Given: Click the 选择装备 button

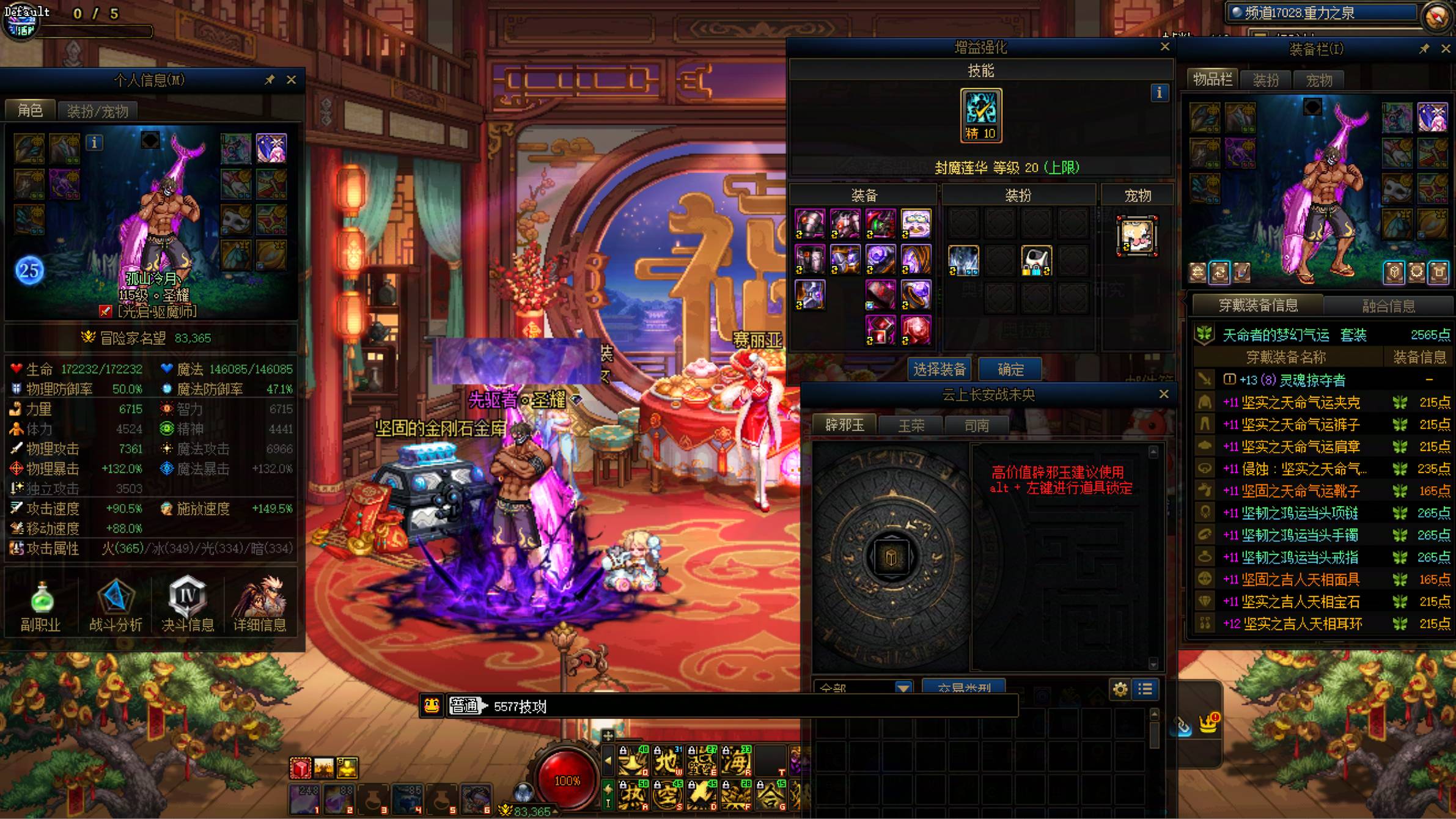Looking at the screenshot, I should (939, 369).
